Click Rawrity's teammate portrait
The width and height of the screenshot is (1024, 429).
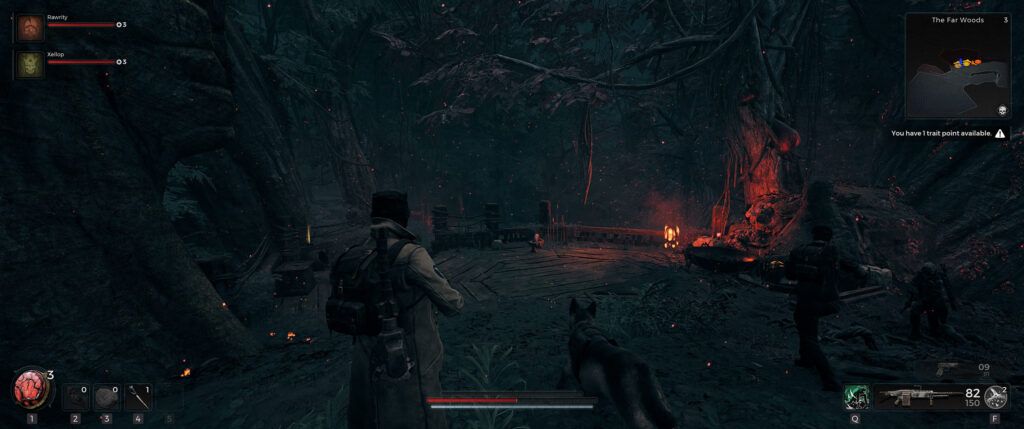coord(30,28)
